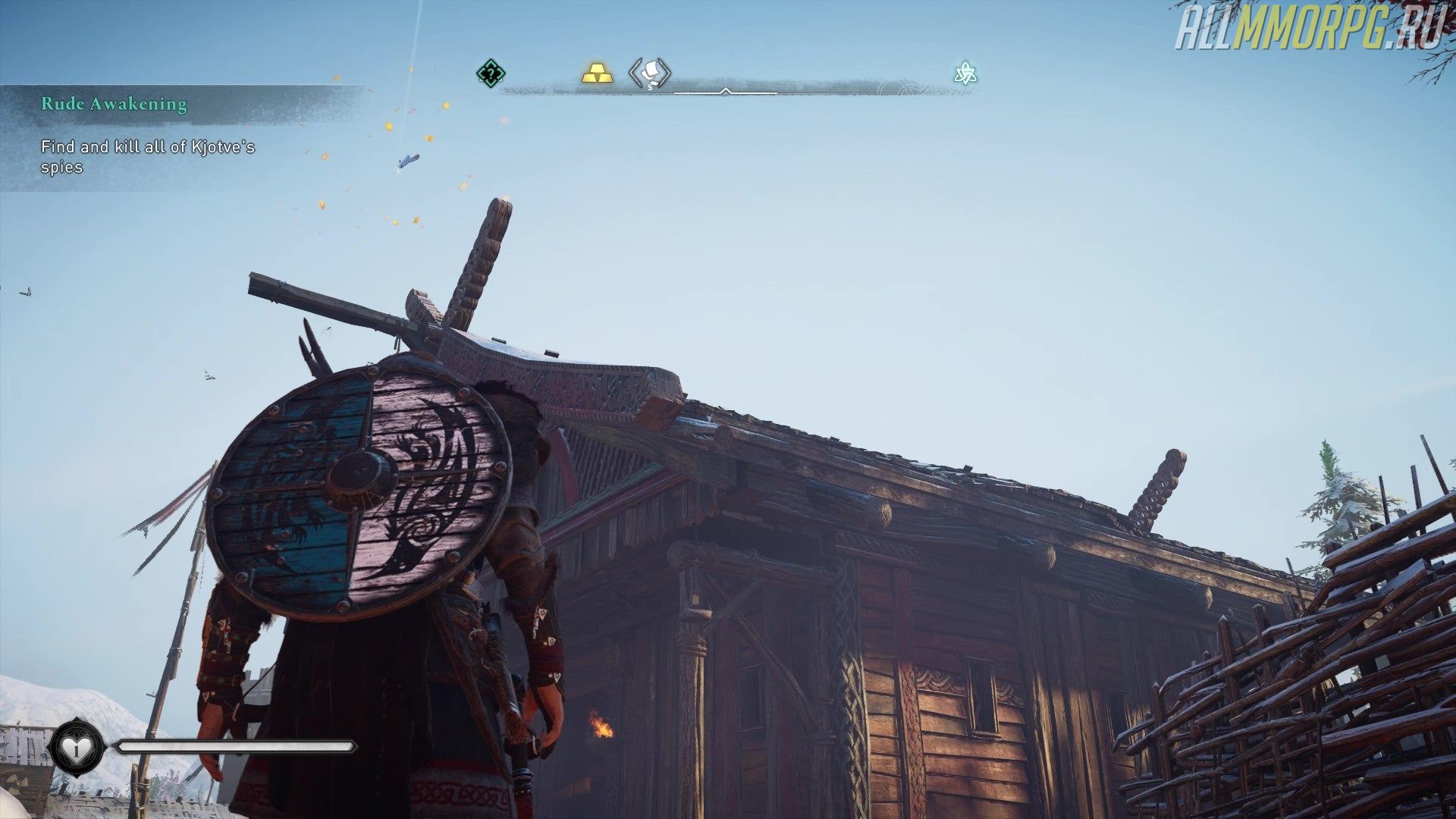Open the Rude Awakening quest tracker
Viewport: 1456px width, 819px height.
[114, 104]
